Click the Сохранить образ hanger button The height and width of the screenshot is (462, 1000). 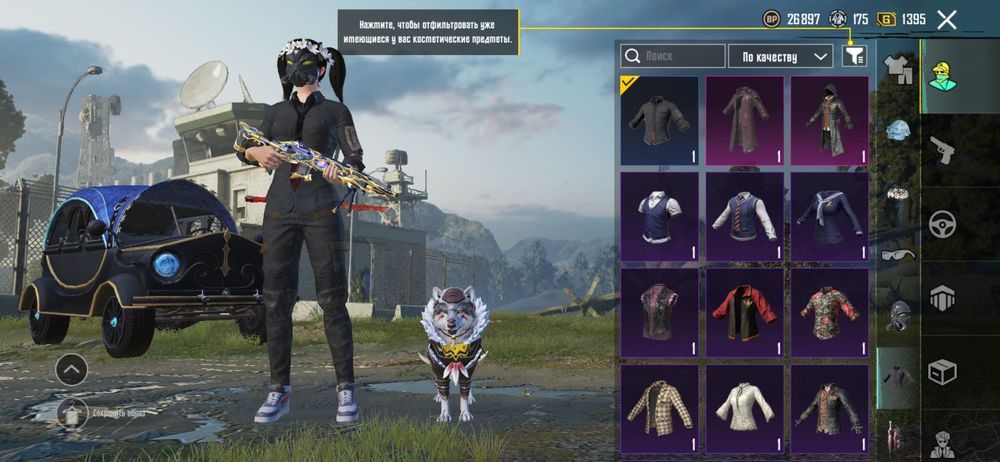point(72,412)
